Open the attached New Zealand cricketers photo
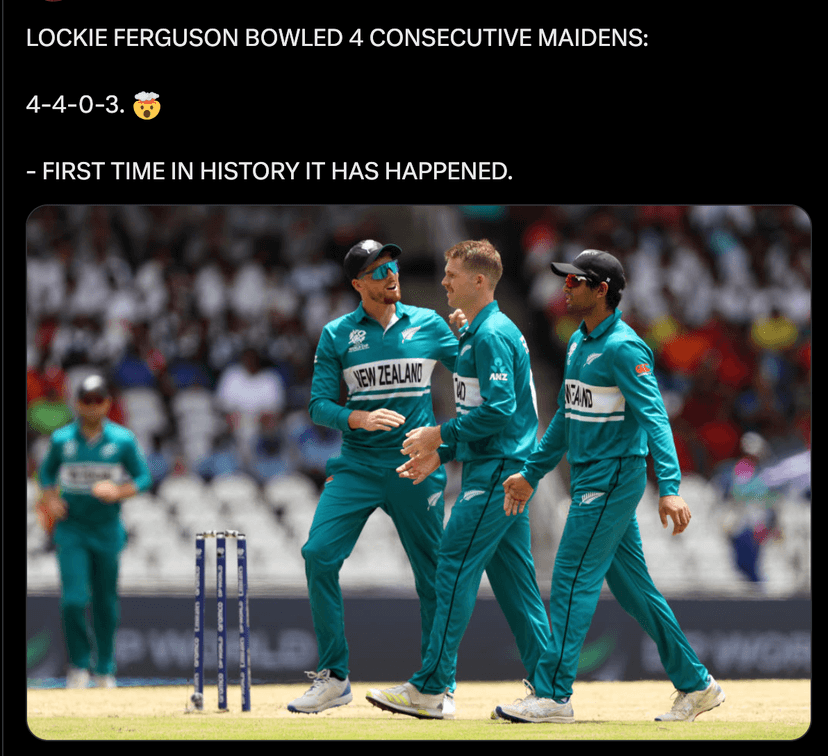The width and height of the screenshot is (828, 756). [x=418, y=471]
